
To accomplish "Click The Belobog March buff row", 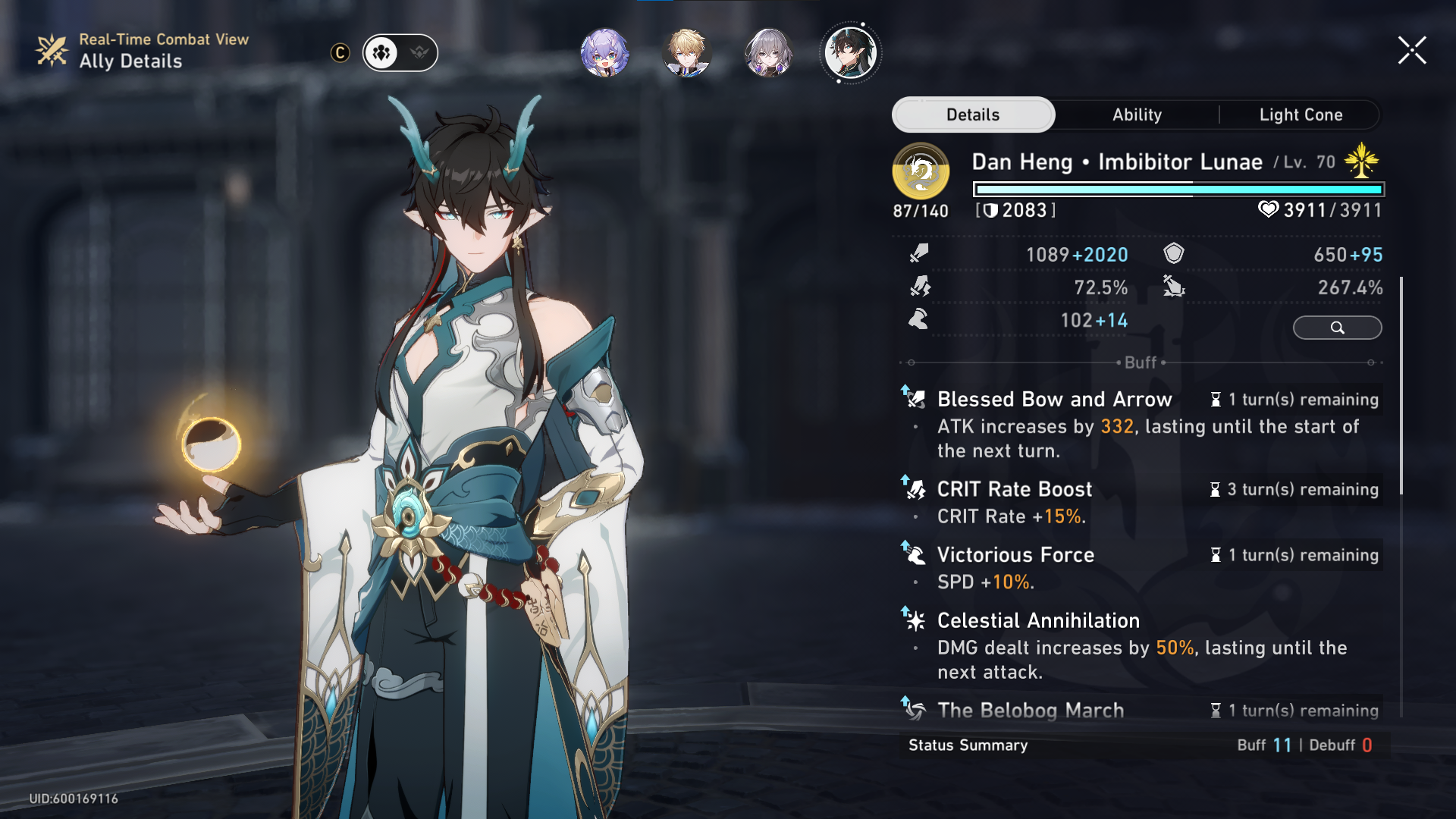I will pos(1031,711).
